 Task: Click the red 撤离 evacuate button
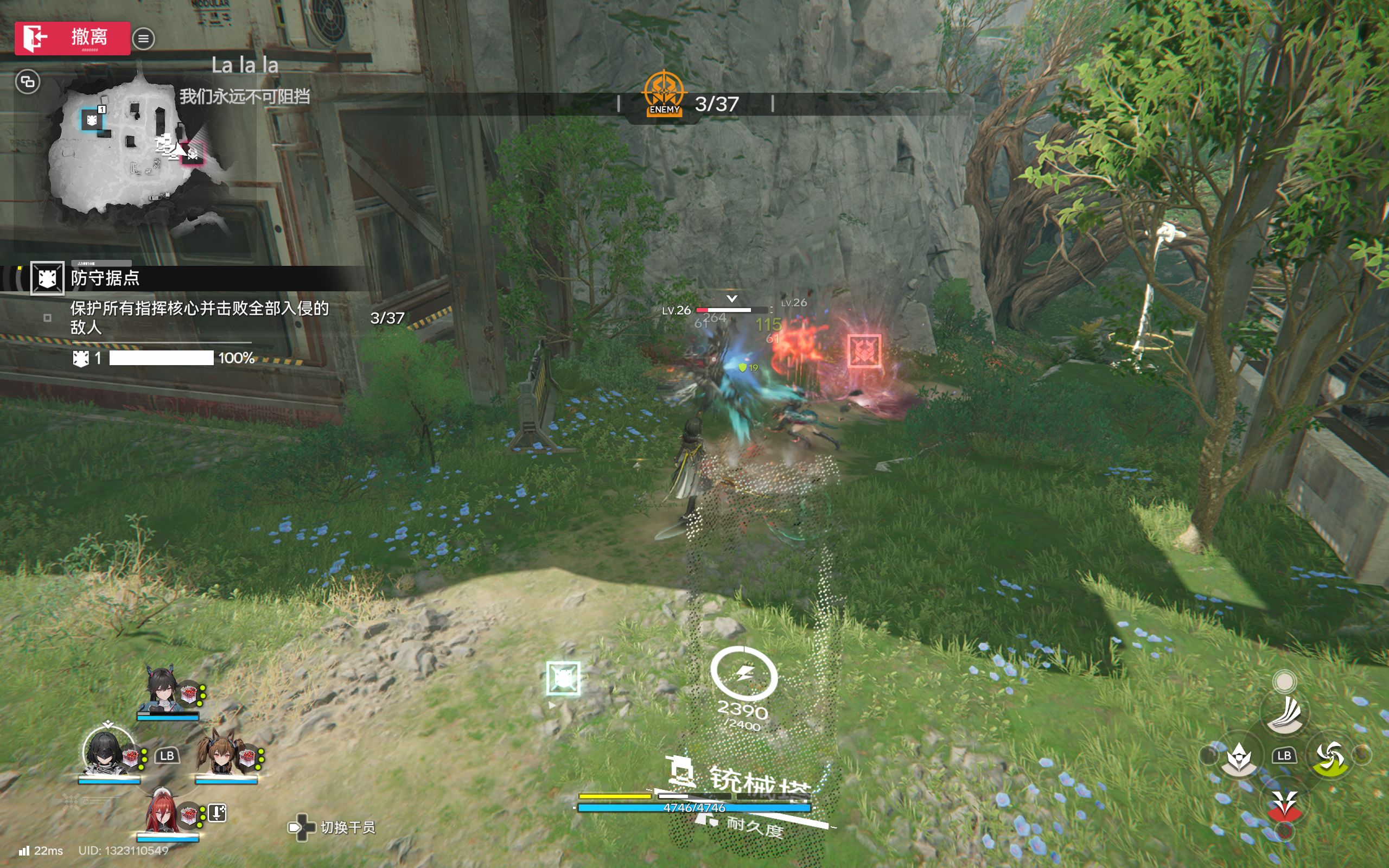coord(72,38)
